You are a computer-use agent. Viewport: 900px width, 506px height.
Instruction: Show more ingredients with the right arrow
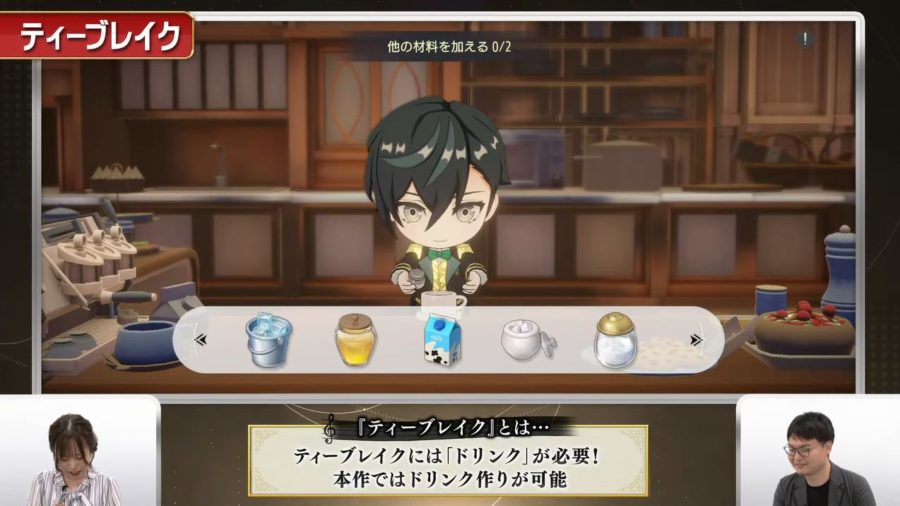coord(696,340)
